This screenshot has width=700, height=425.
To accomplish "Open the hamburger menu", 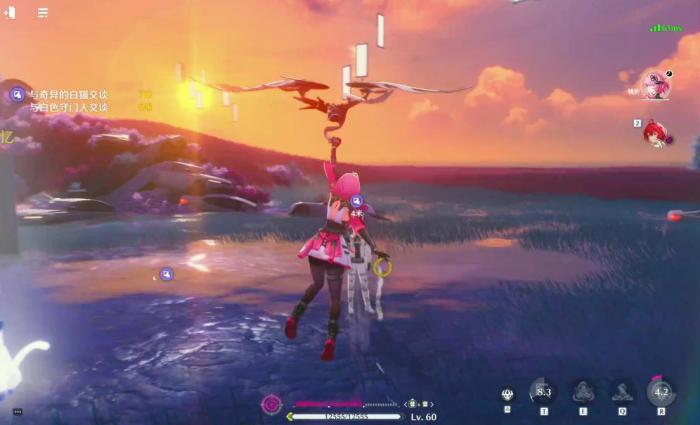I will click(x=43, y=13).
